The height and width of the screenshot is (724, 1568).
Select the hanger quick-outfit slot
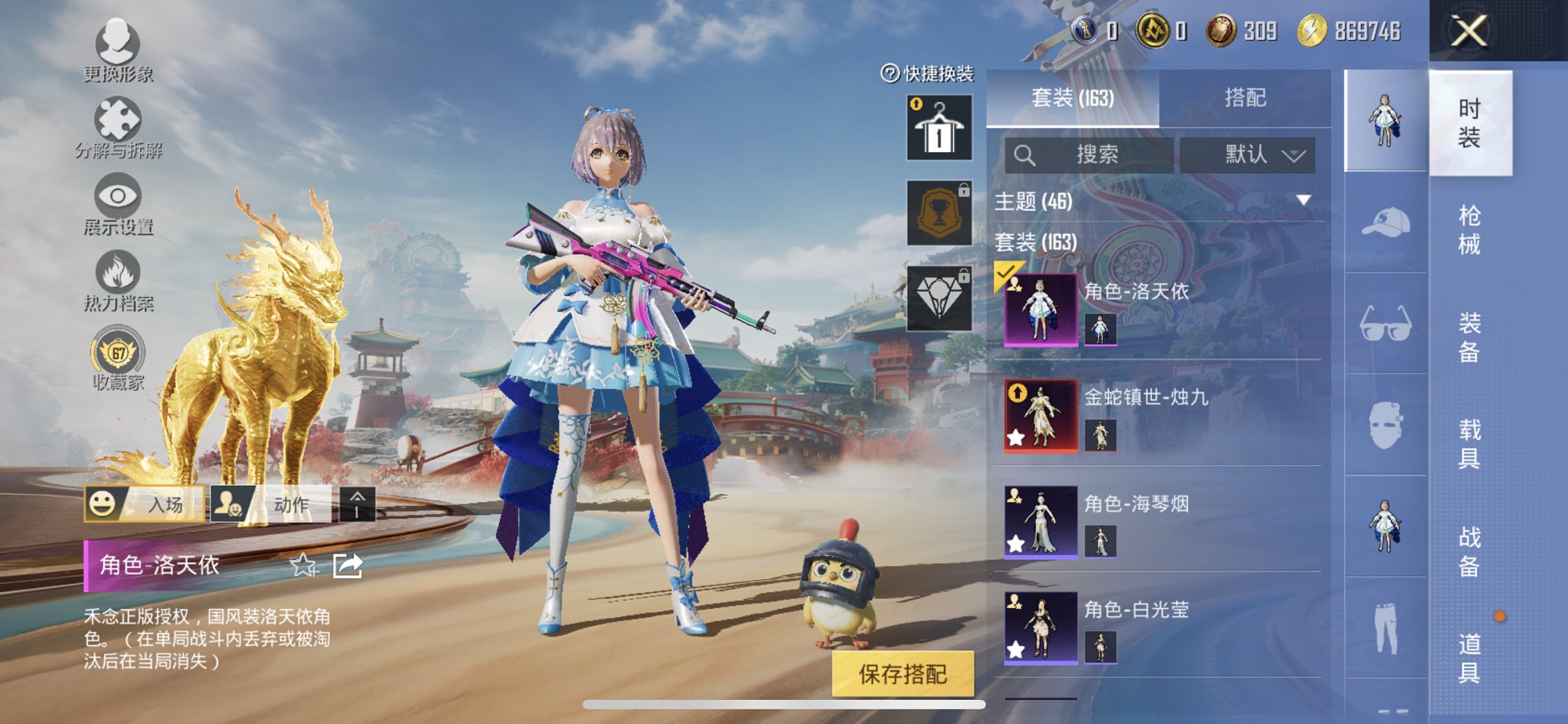[x=939, y=128]
